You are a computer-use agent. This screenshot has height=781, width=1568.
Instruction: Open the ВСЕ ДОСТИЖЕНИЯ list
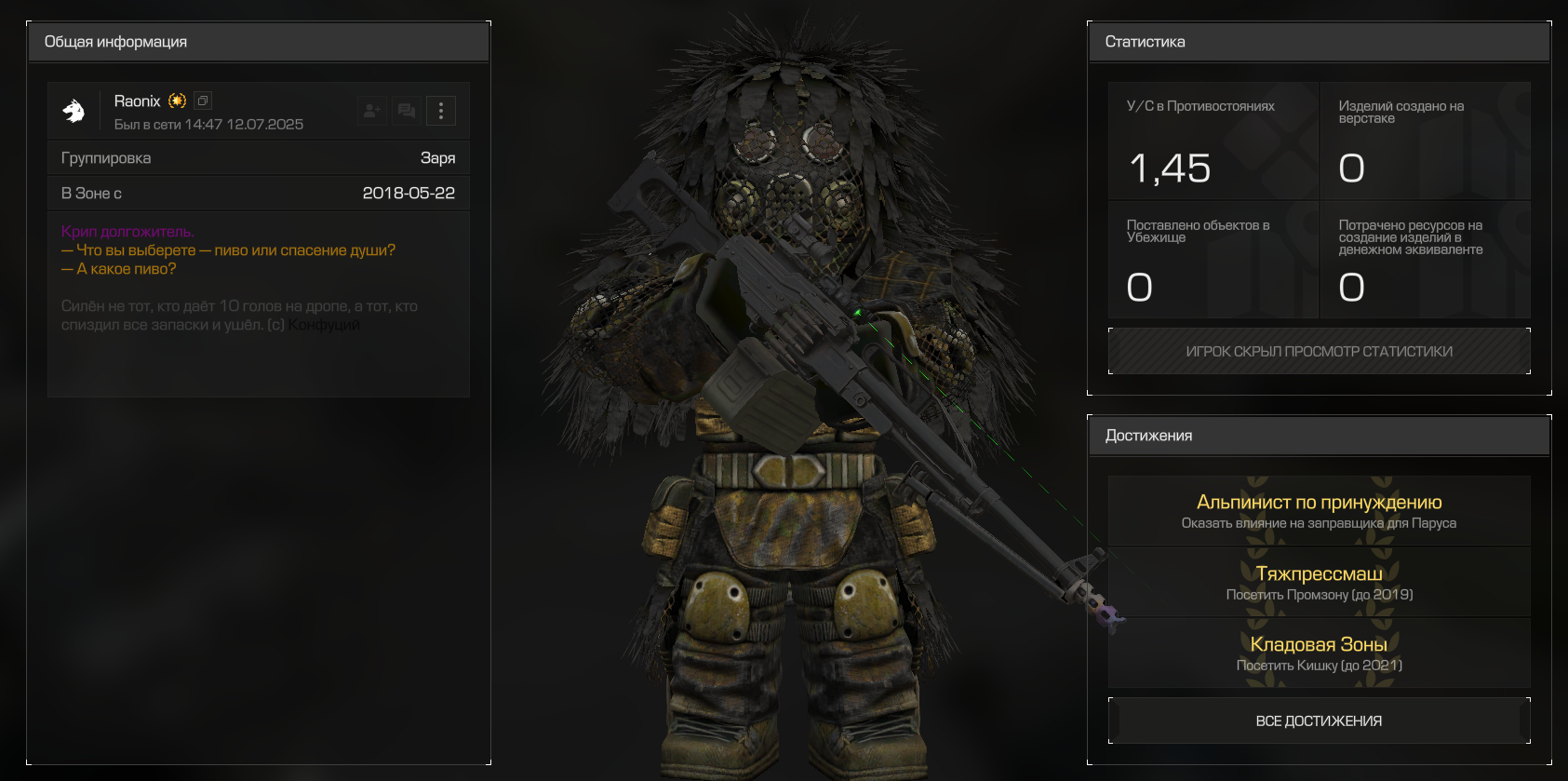coord(1319,720)
